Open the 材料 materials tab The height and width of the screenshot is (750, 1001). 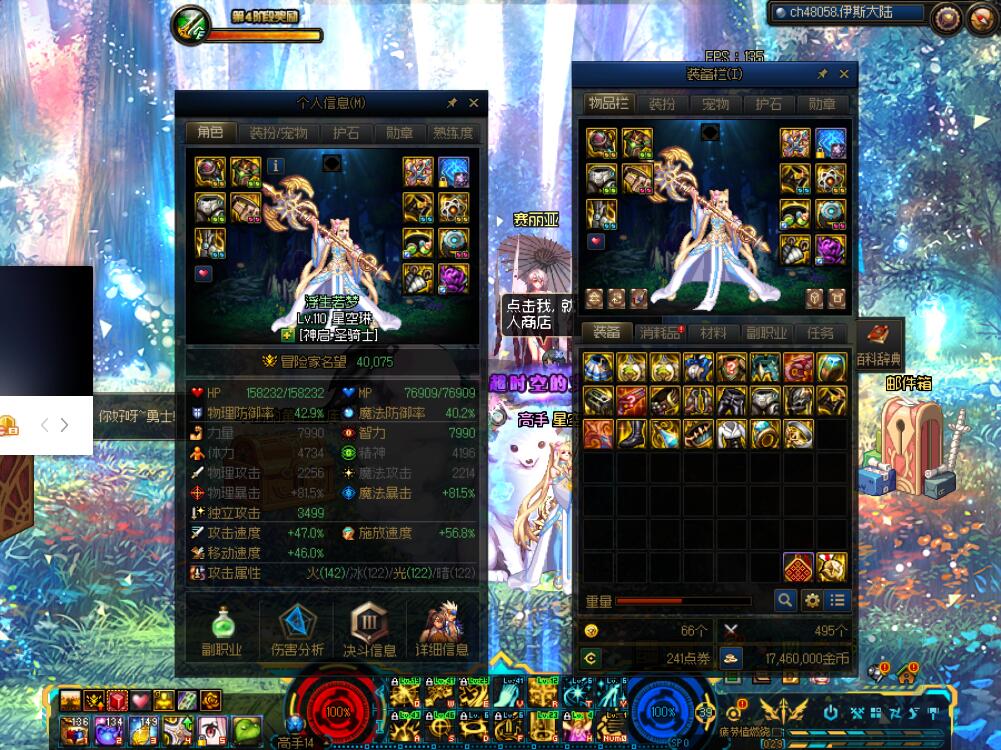coord(714,333)
